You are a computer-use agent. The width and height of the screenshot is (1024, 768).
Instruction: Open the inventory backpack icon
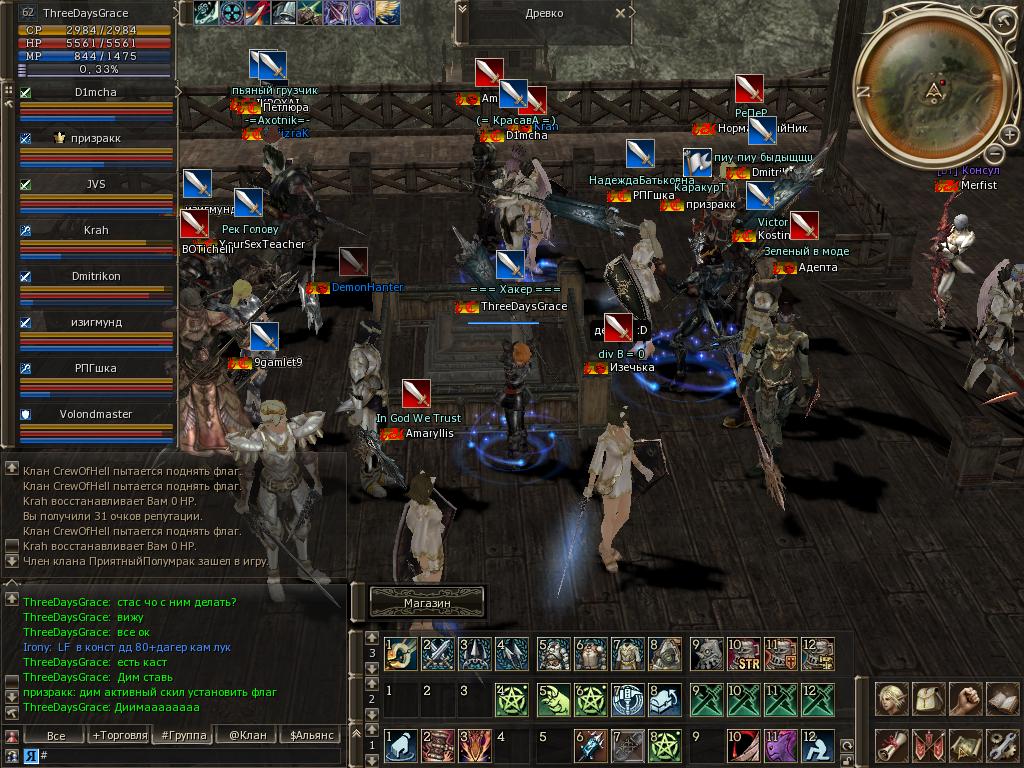tap(927, 700)
